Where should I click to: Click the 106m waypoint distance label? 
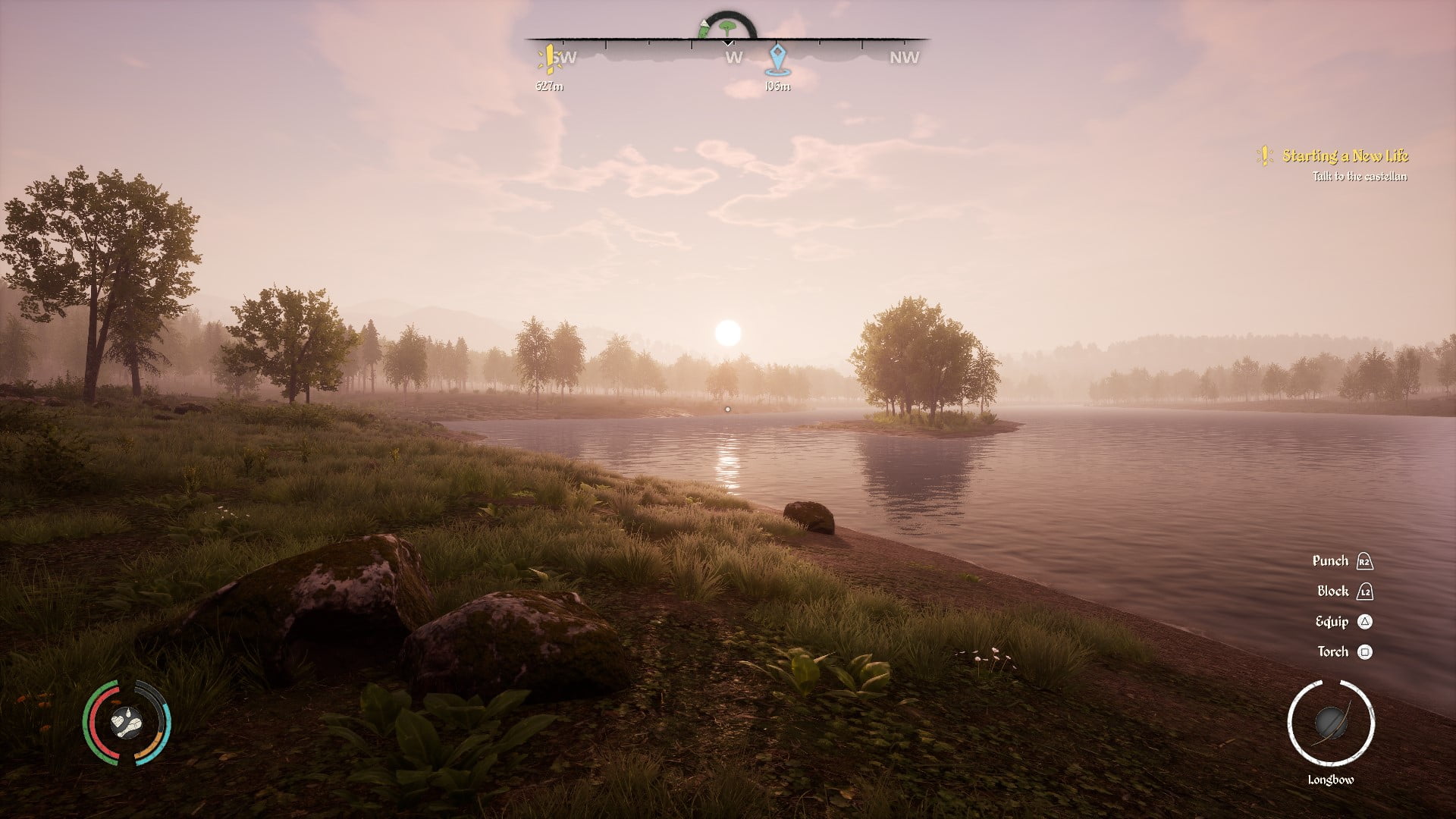pyautogui.click(x=777, y=87)
